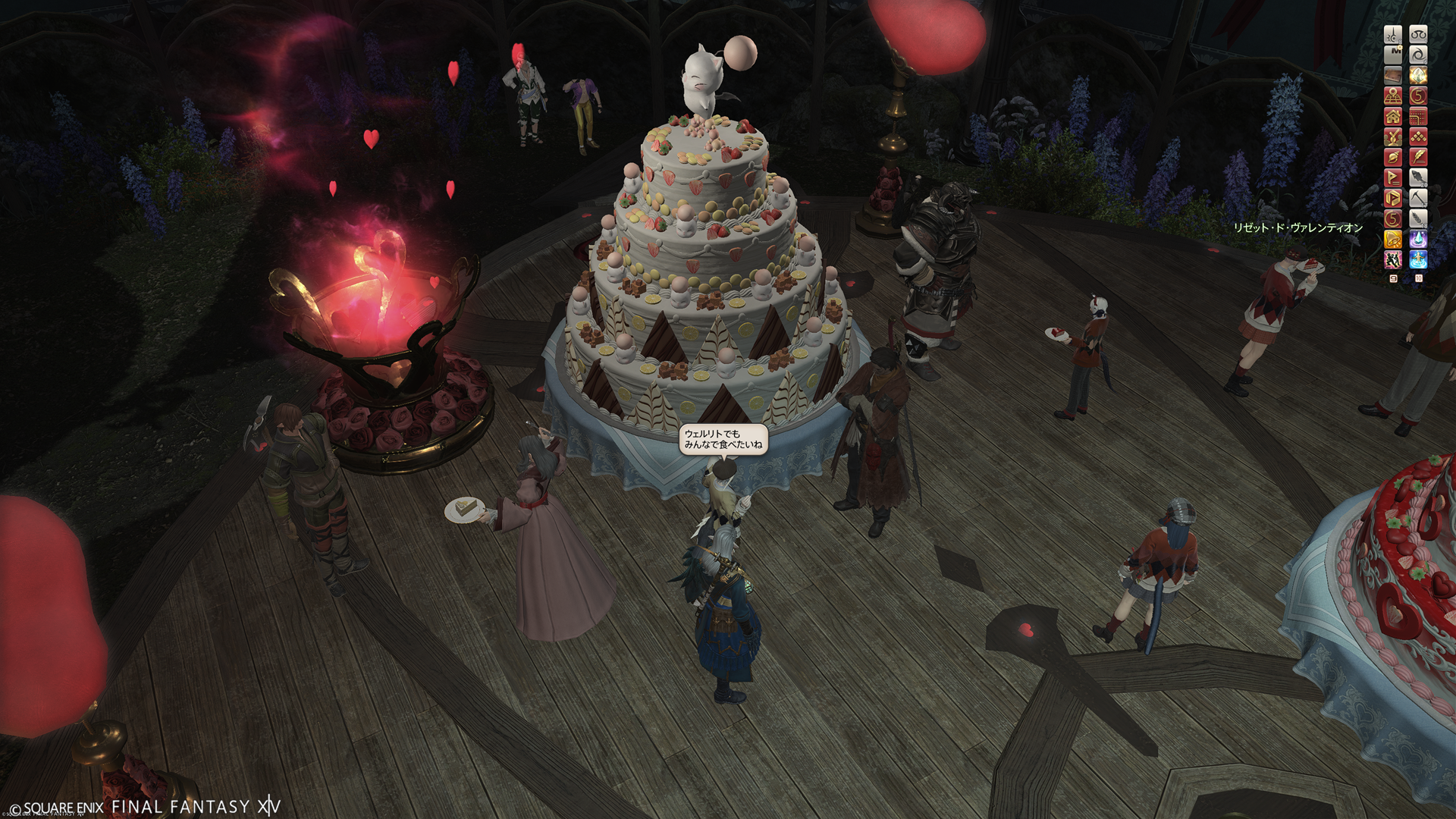Click the brown leather map item icon
The height and width of the screenshot is (819, 1456).
coord(1393,75)
